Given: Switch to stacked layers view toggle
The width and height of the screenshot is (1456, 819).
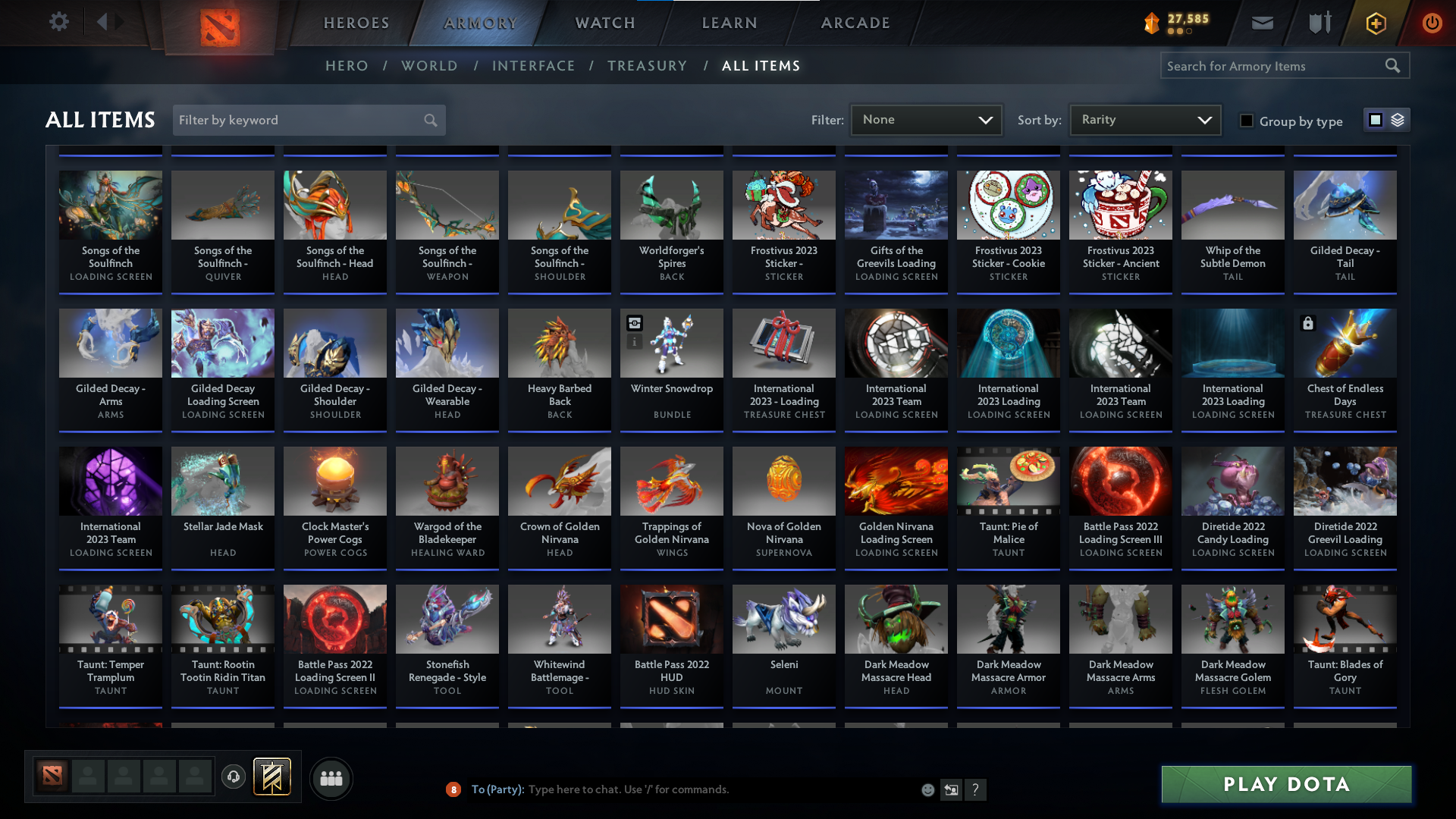Looking at the screenshot, I should [x=1398, y=119].
